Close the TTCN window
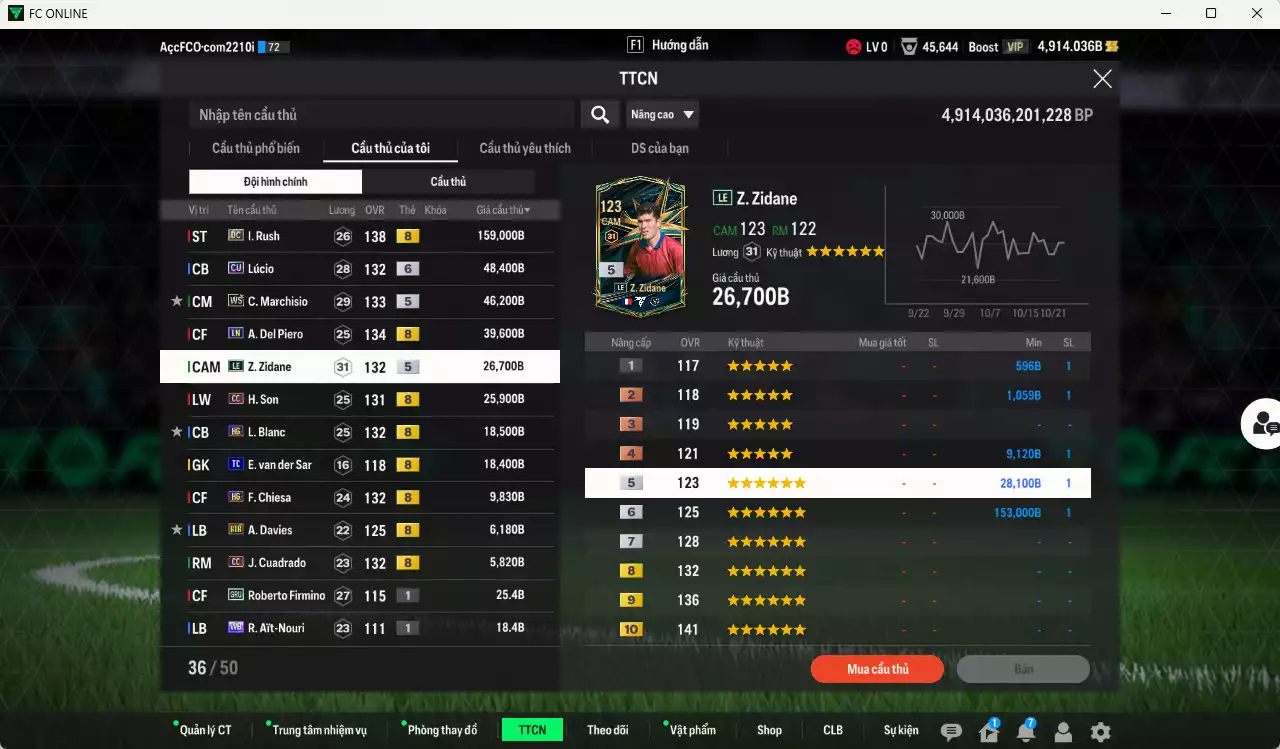 tap(1102, 79)
